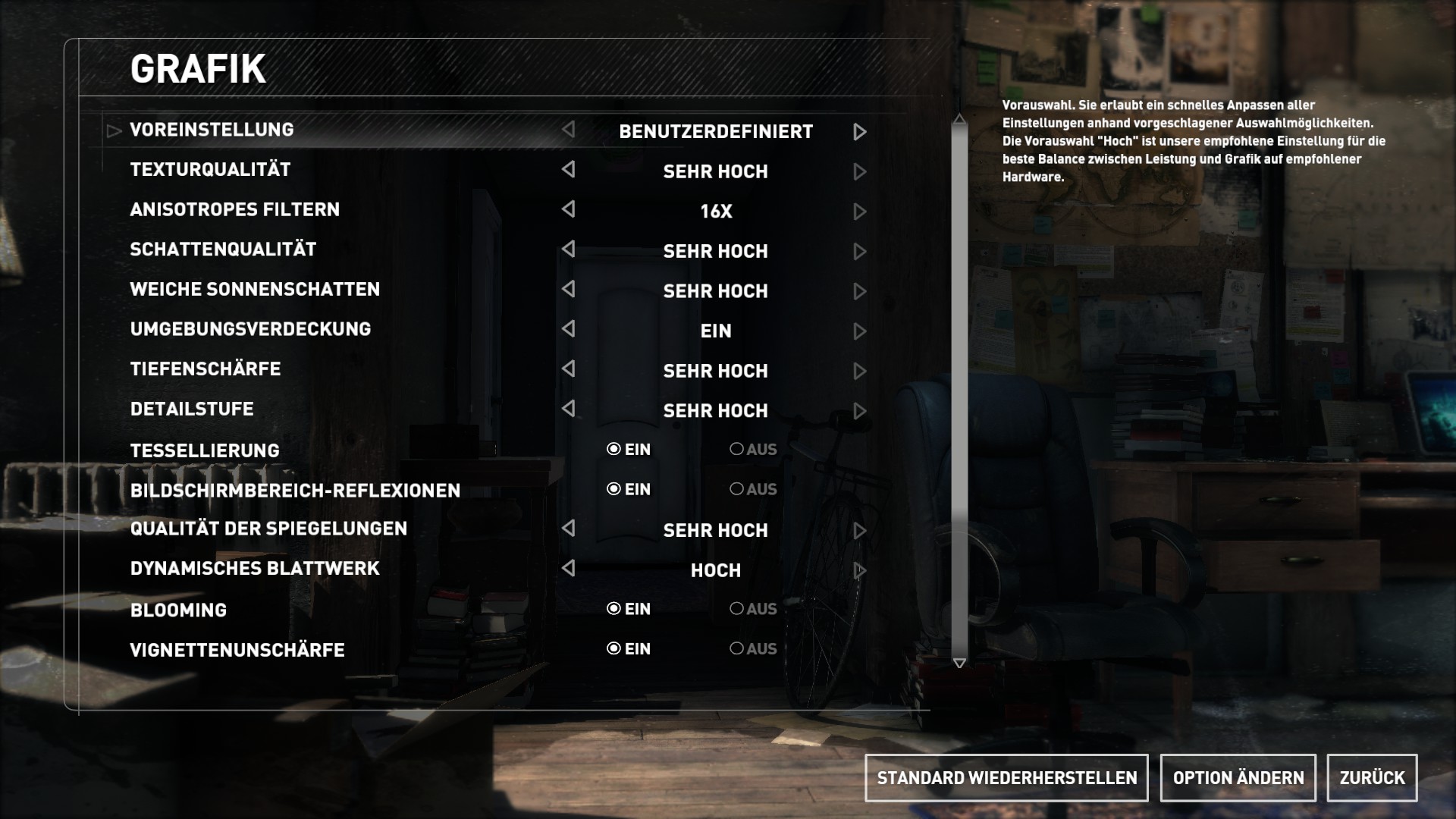Increase Dynamisches Blattwerk using right arrow
The width and height of the screenshot is (1456, 819).
point(859,570)
